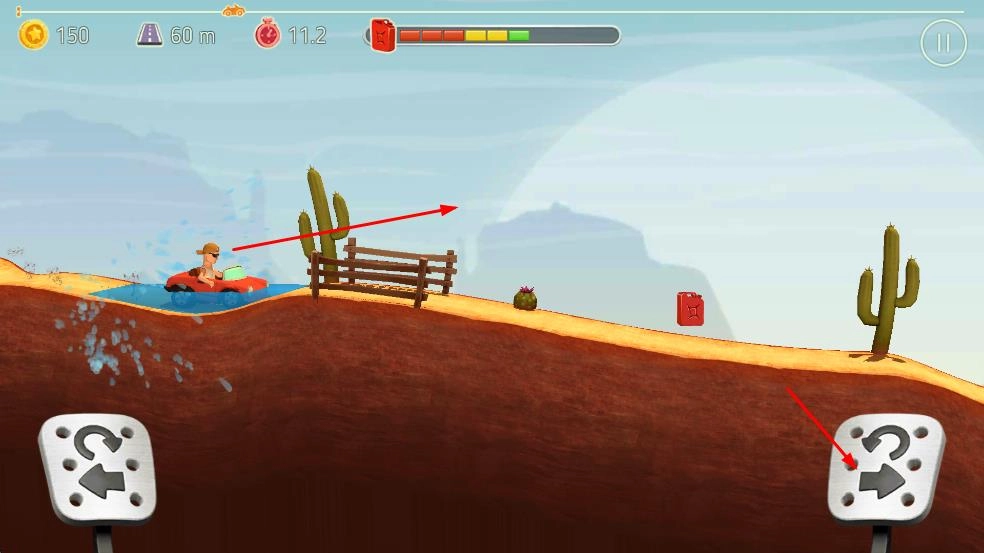984x553 pixels.
Task: Tap the right-arrow gas pedal
Action: click(885, 468)
